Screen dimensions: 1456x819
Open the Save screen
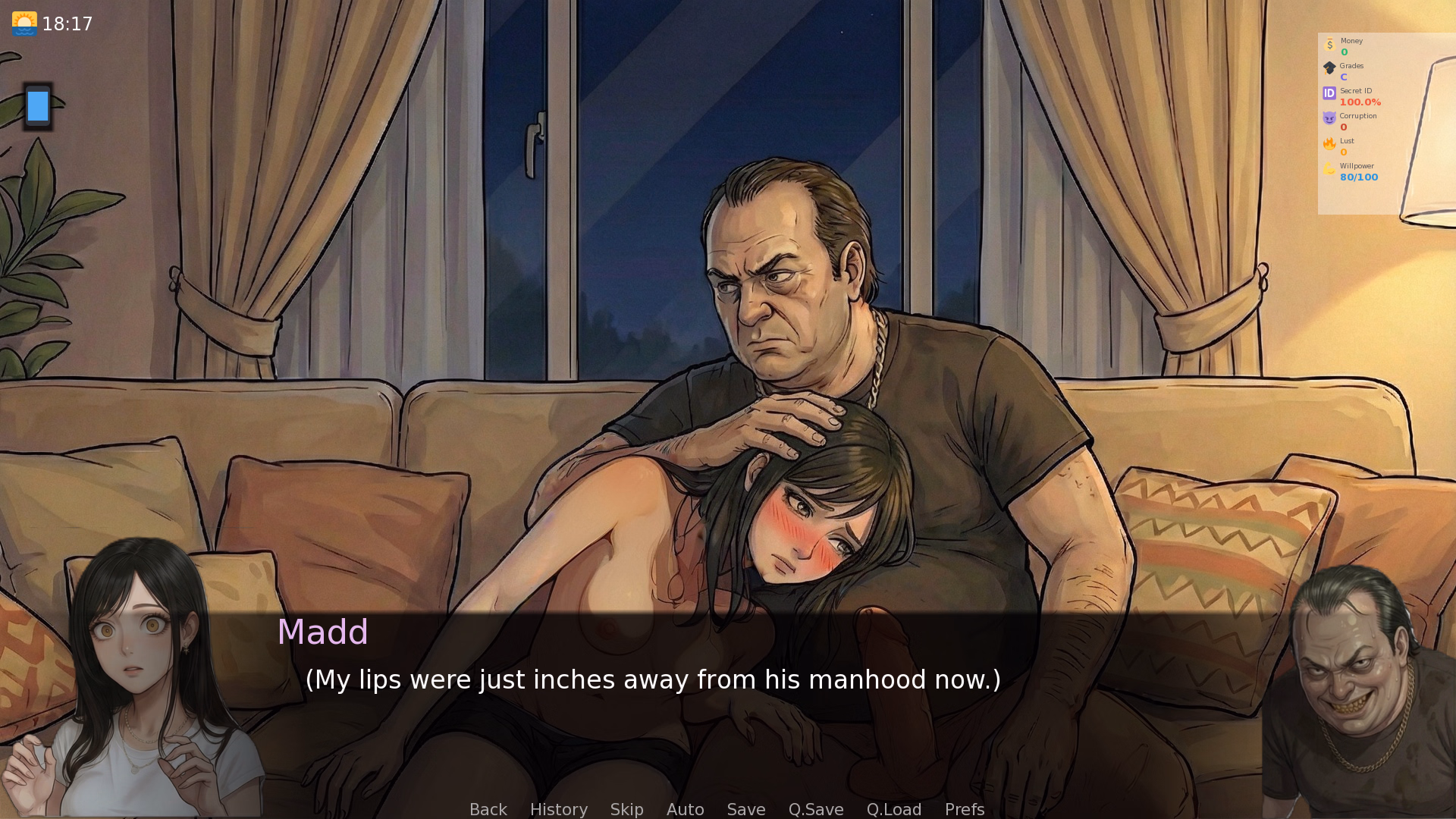pyautogui.click(x=745, y=809)
